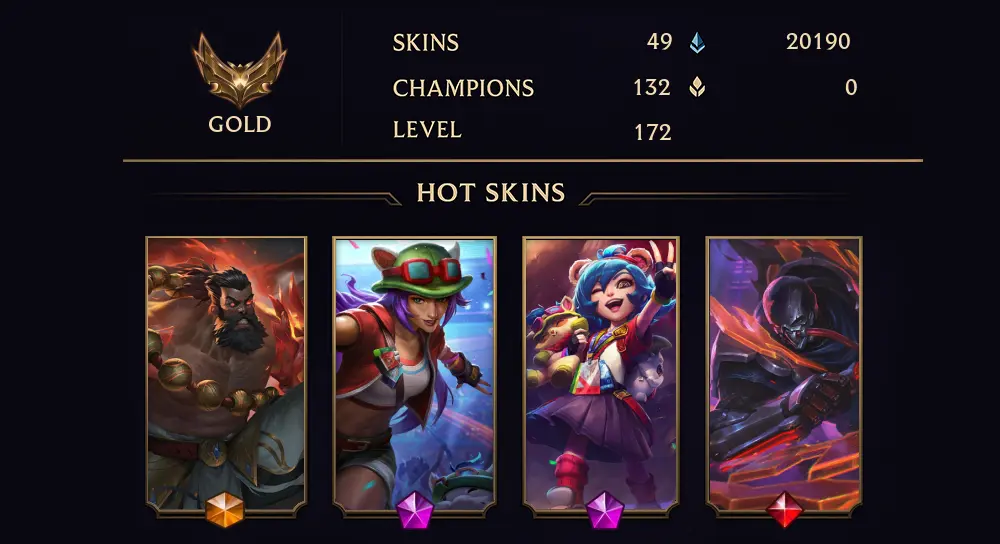Click the red gem under the fourth skin
The width and height of the screenshot is (1000, 544).
coord(785,511)
